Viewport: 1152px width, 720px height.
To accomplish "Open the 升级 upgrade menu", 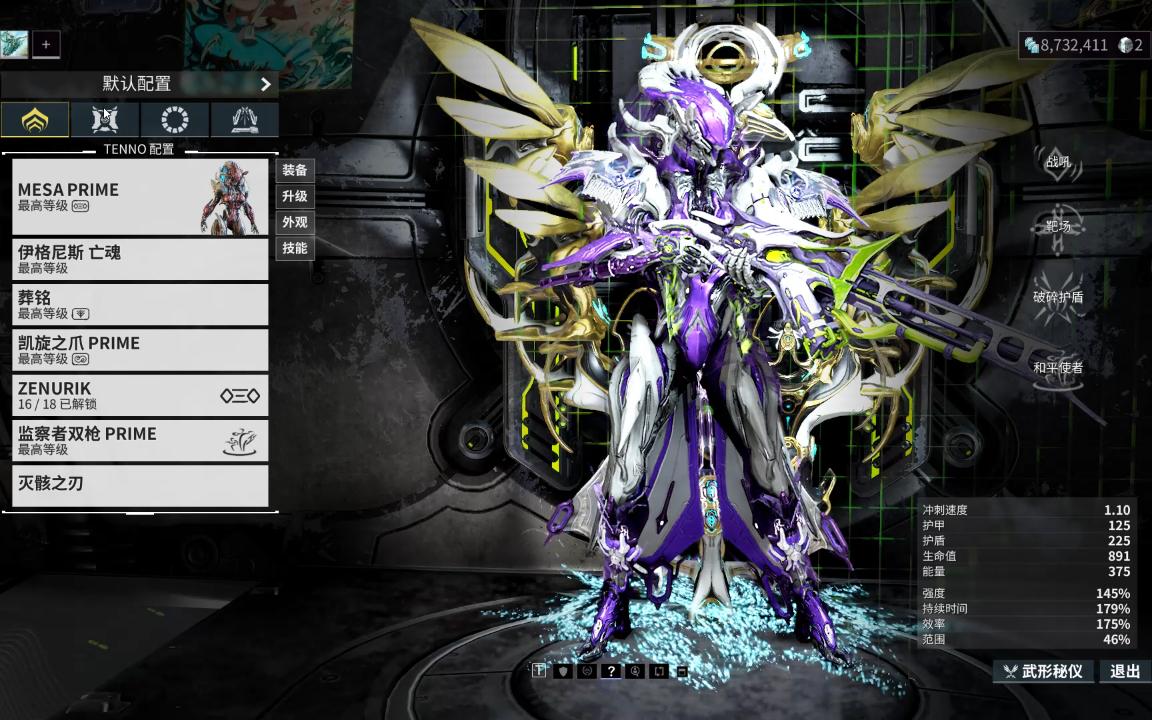I will click(295, 196).
